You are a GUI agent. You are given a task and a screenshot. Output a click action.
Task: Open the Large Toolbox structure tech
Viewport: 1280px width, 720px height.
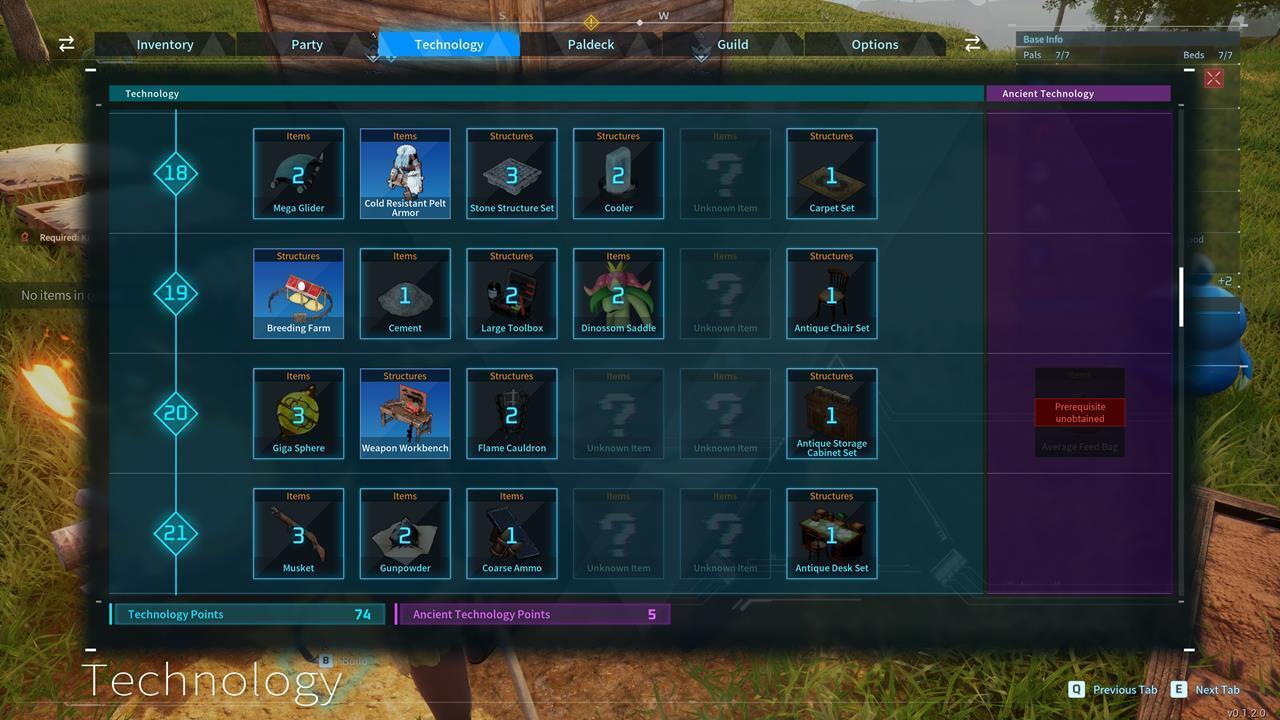point(511,293)
